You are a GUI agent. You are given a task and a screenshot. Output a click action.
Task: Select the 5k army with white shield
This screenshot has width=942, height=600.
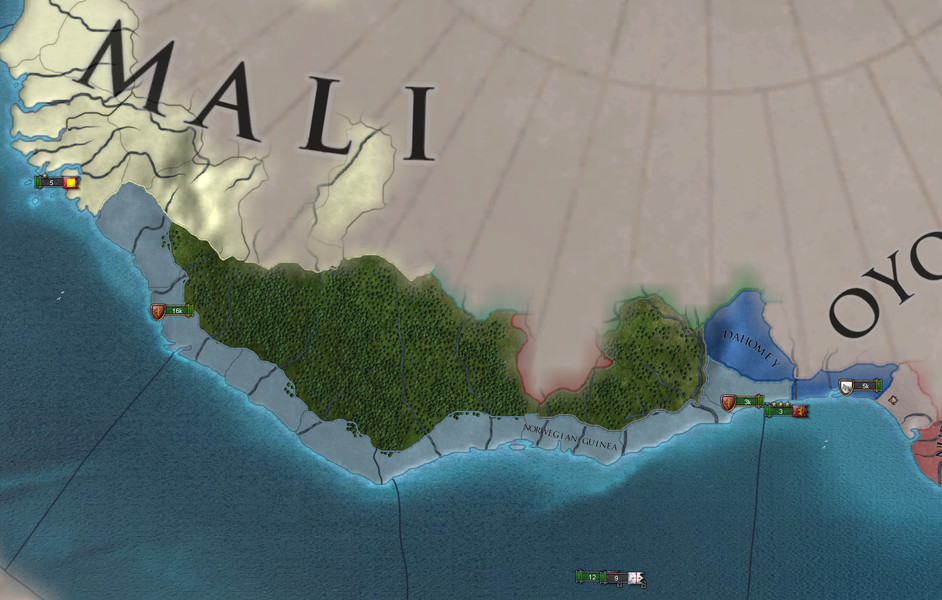861,385
